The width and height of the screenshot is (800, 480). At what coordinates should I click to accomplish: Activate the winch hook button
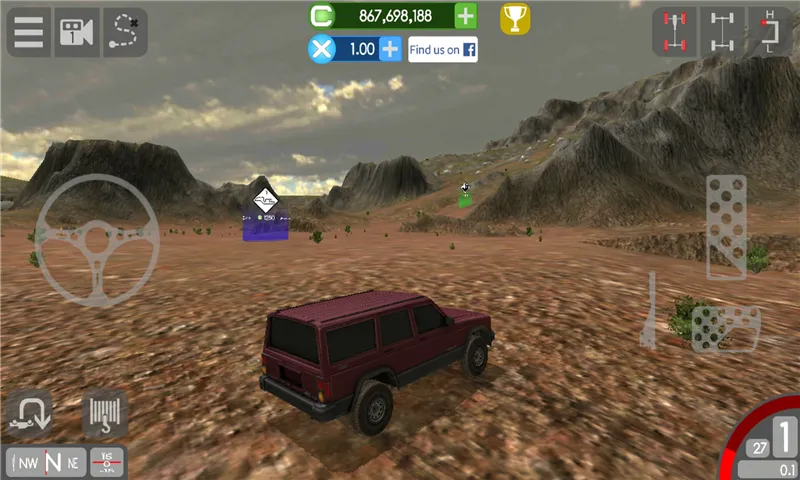pos(103,414)
